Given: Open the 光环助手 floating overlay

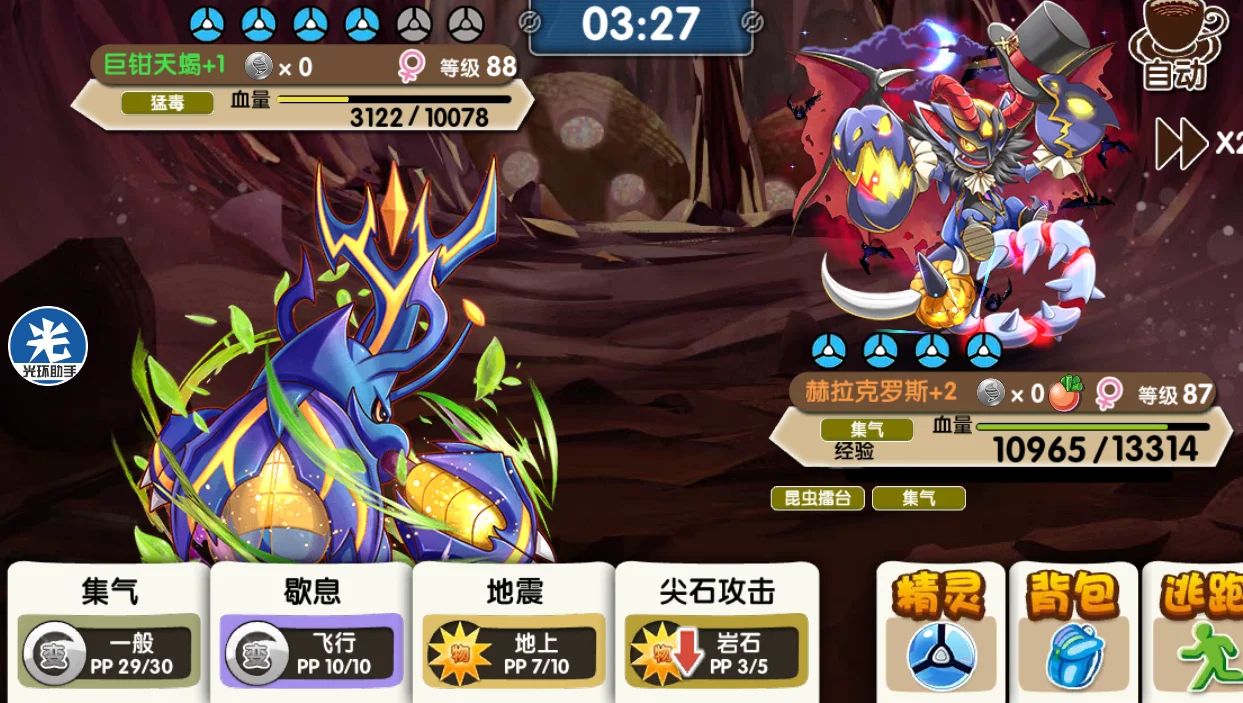Looking at the screenshot, I should pyautogui.click(x=48, y=347).
